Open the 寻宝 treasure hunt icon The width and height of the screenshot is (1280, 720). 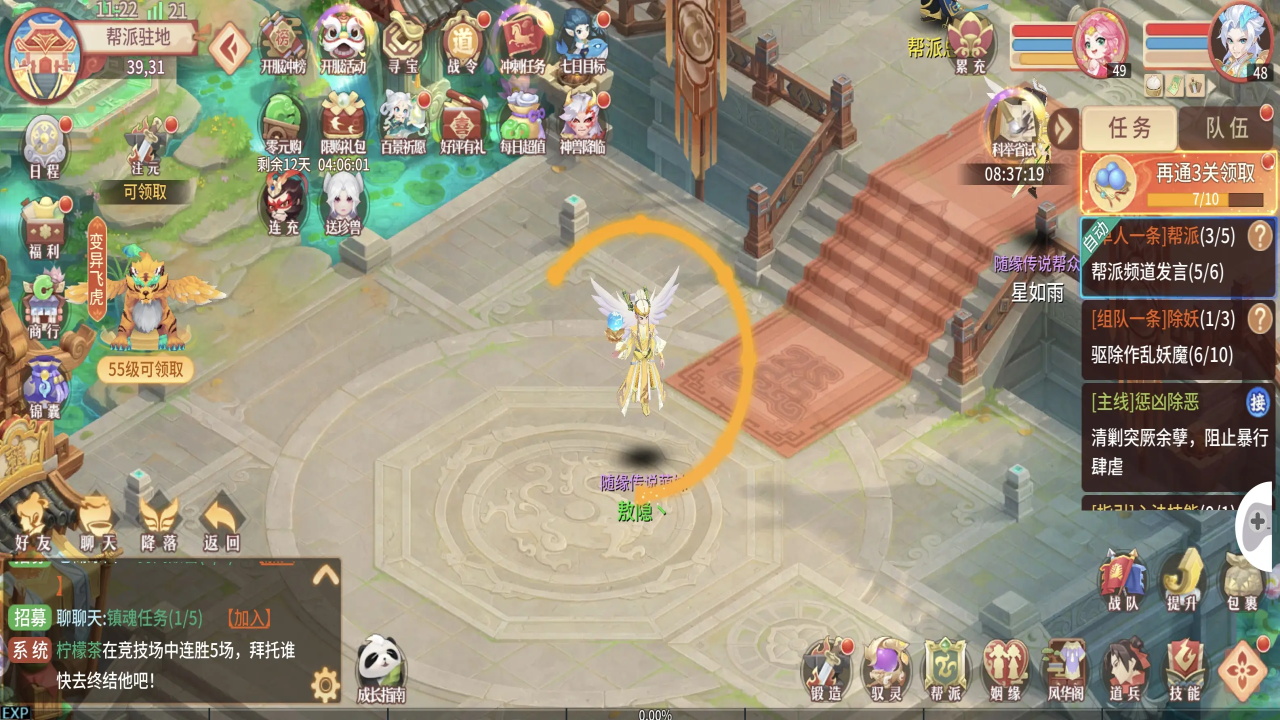coord(402,42)
